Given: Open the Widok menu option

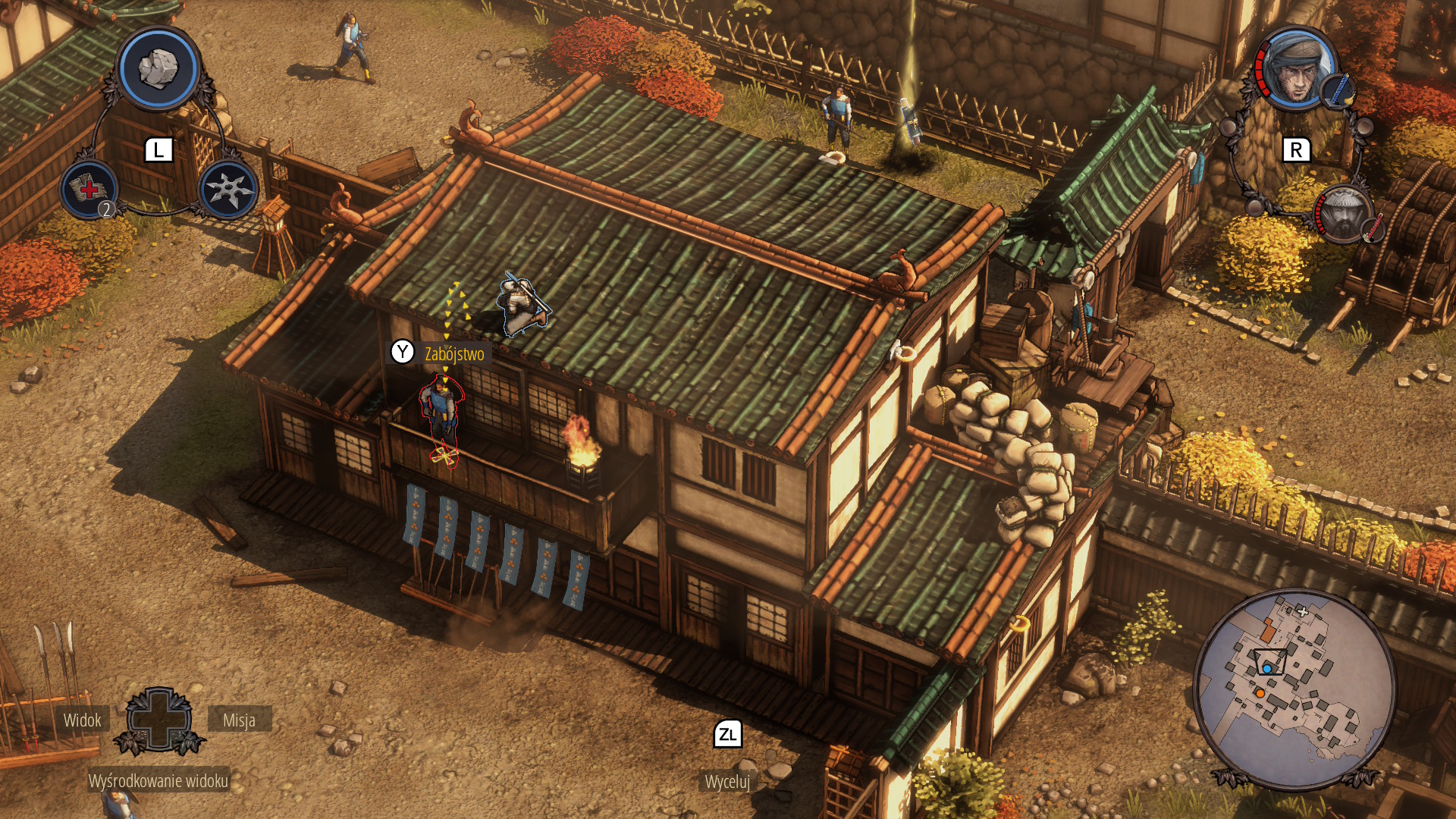Looking at the screenshot, I should click(x=83, y=720).
